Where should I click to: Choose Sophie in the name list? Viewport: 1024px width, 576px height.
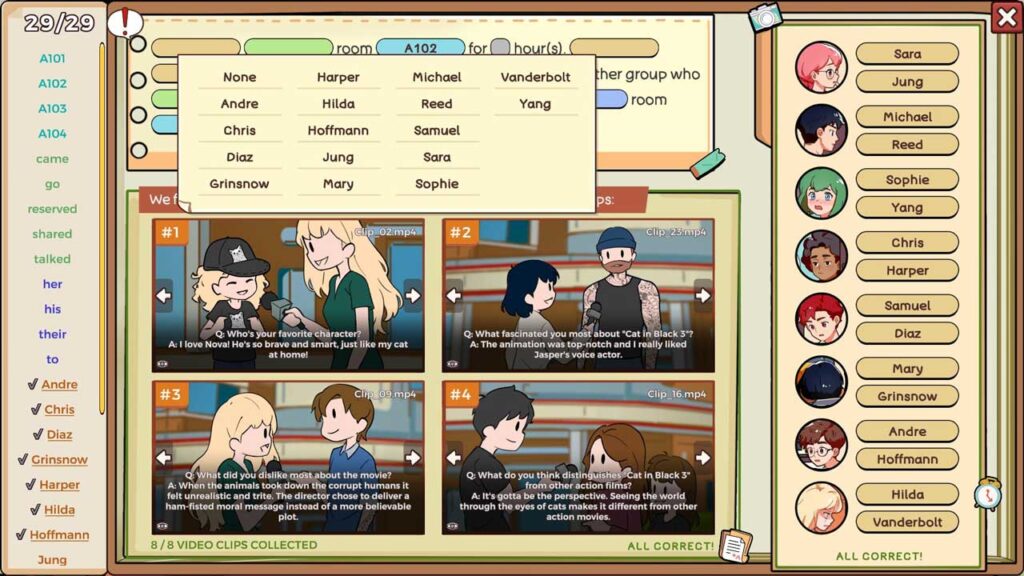point(437,184)
